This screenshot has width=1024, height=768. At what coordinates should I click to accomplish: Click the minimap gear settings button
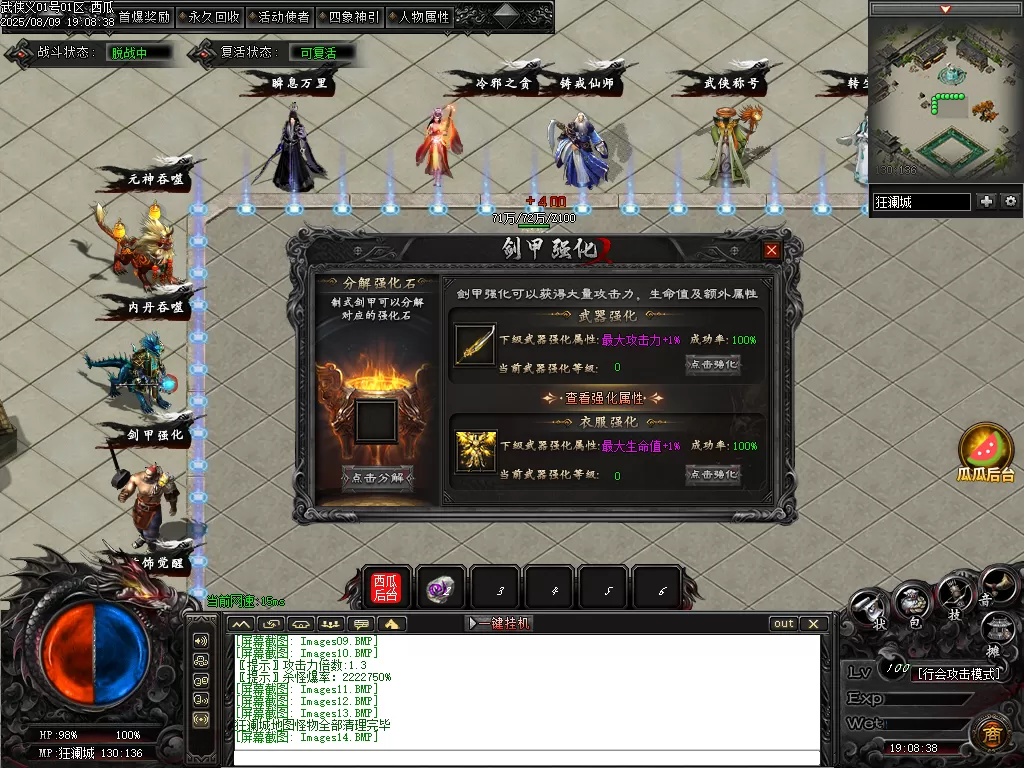point(1011,201)
